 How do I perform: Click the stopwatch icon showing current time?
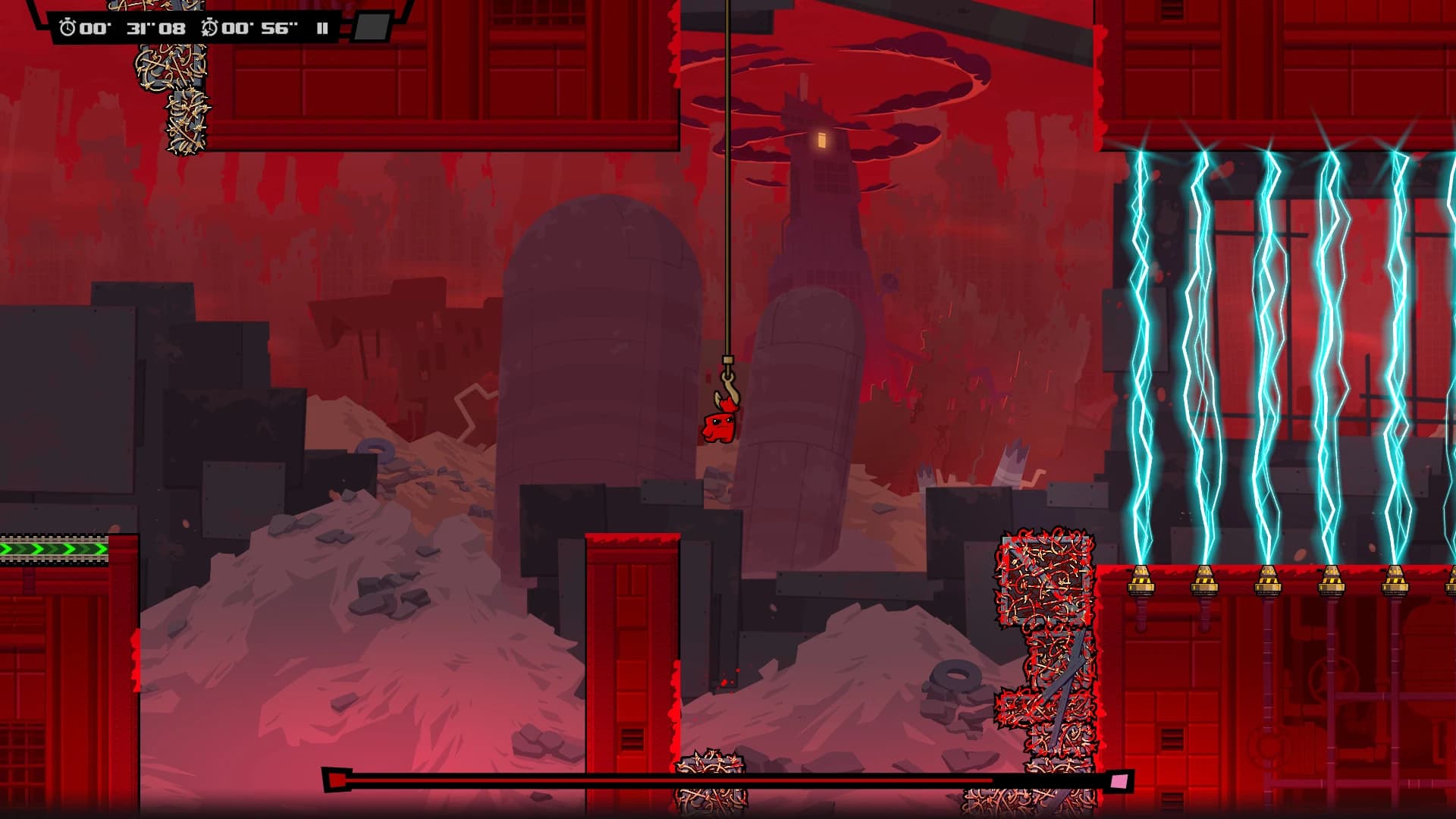pyautogui.click(x=68, y=27)
